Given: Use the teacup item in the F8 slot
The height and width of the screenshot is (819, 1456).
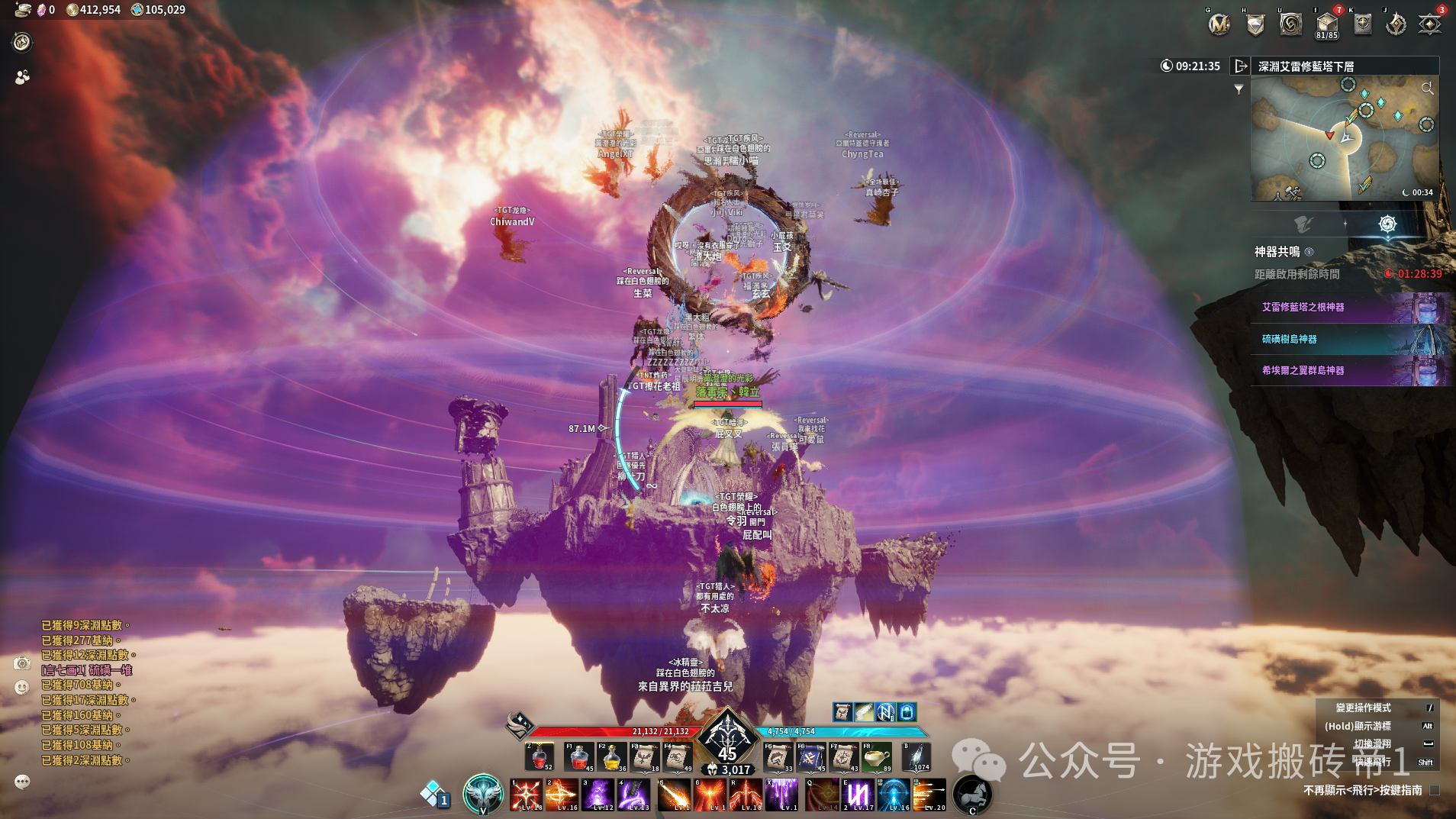Looking at the screenshot, I should click(877, 756).
